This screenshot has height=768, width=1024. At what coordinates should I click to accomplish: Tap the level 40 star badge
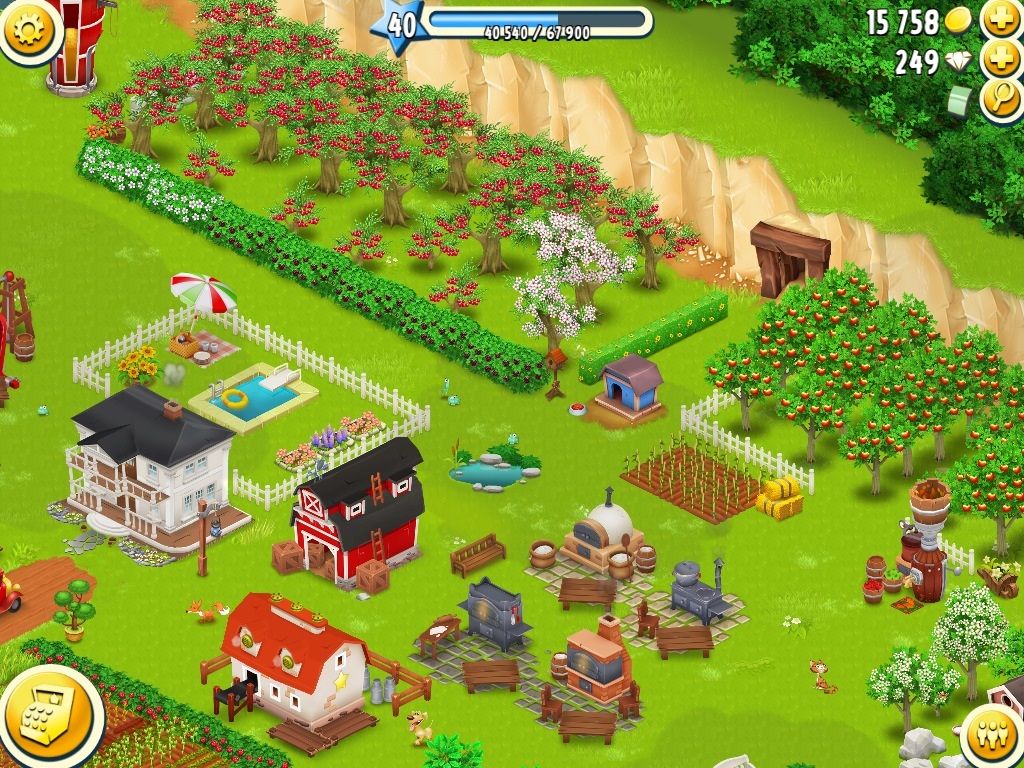point(400,25)
